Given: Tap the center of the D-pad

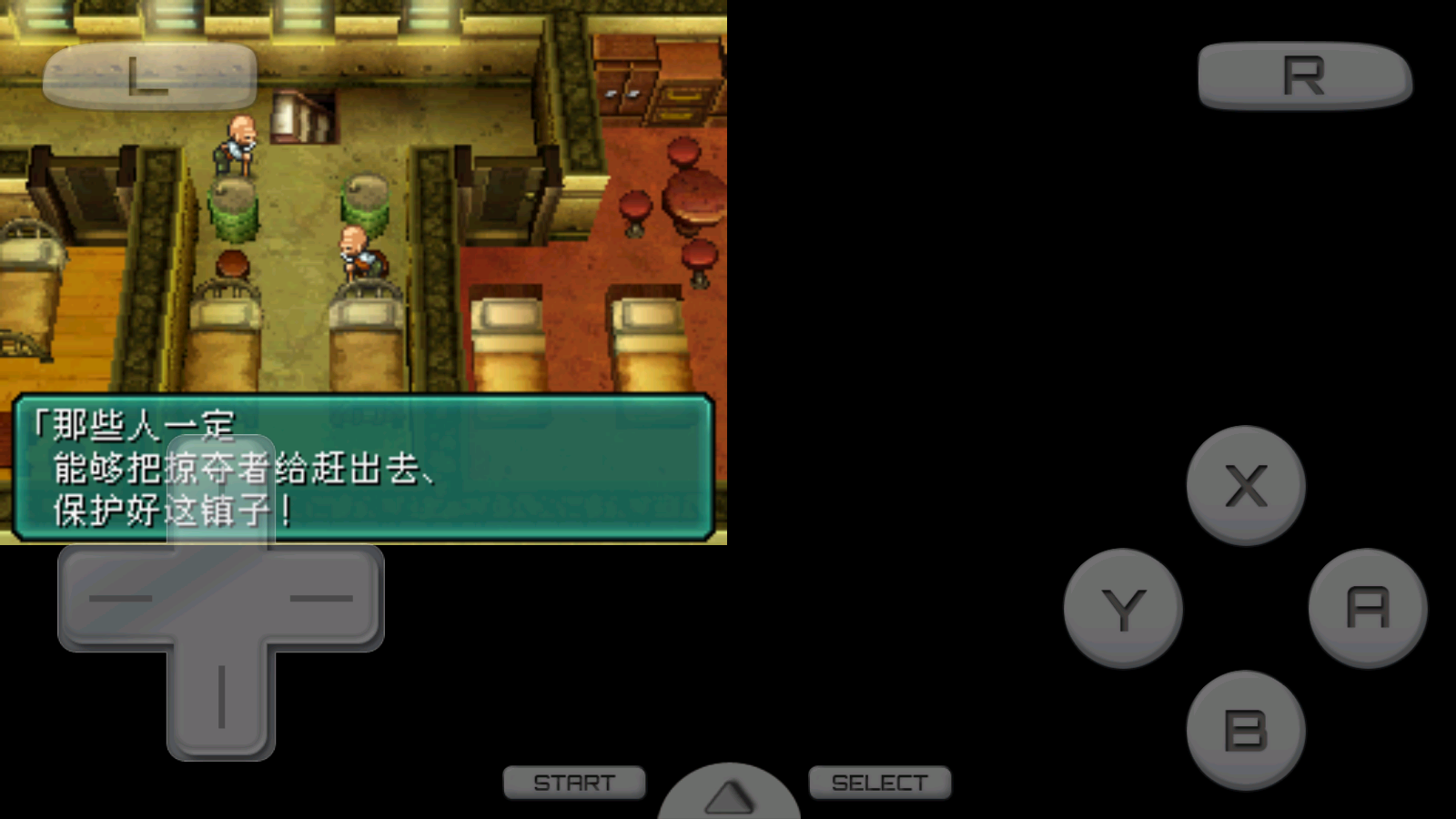Looking at the screenshot, I should click(x=218, y=601).
